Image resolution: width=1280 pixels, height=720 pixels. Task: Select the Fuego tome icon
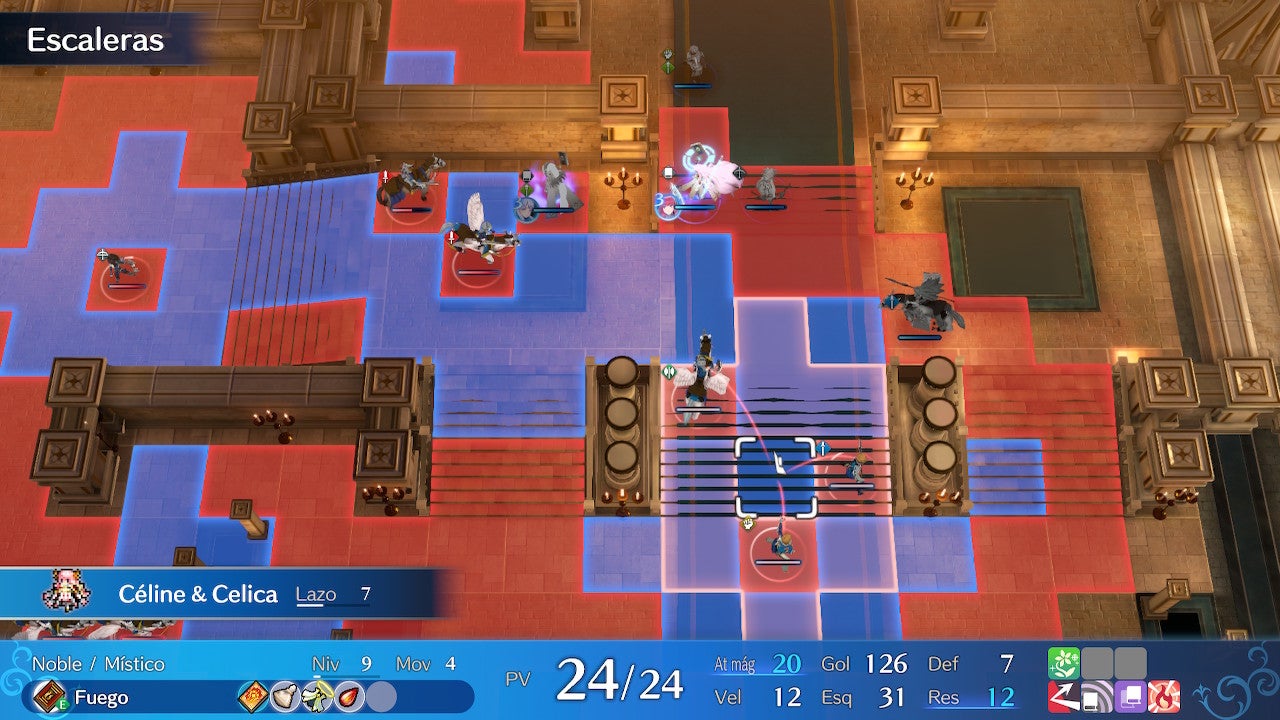tap(48, 695)
